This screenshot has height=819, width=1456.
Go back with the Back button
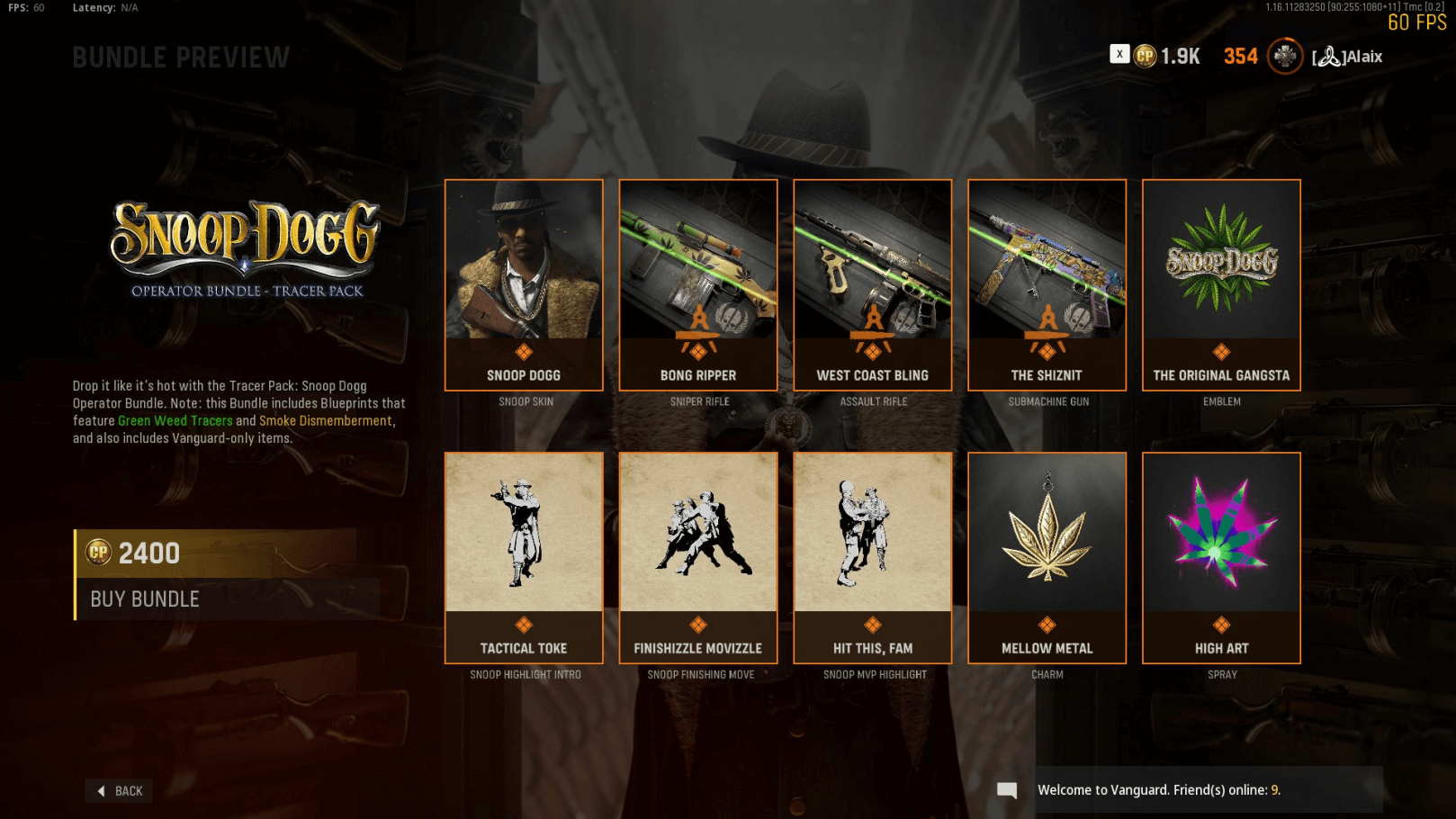coord(120,791)
